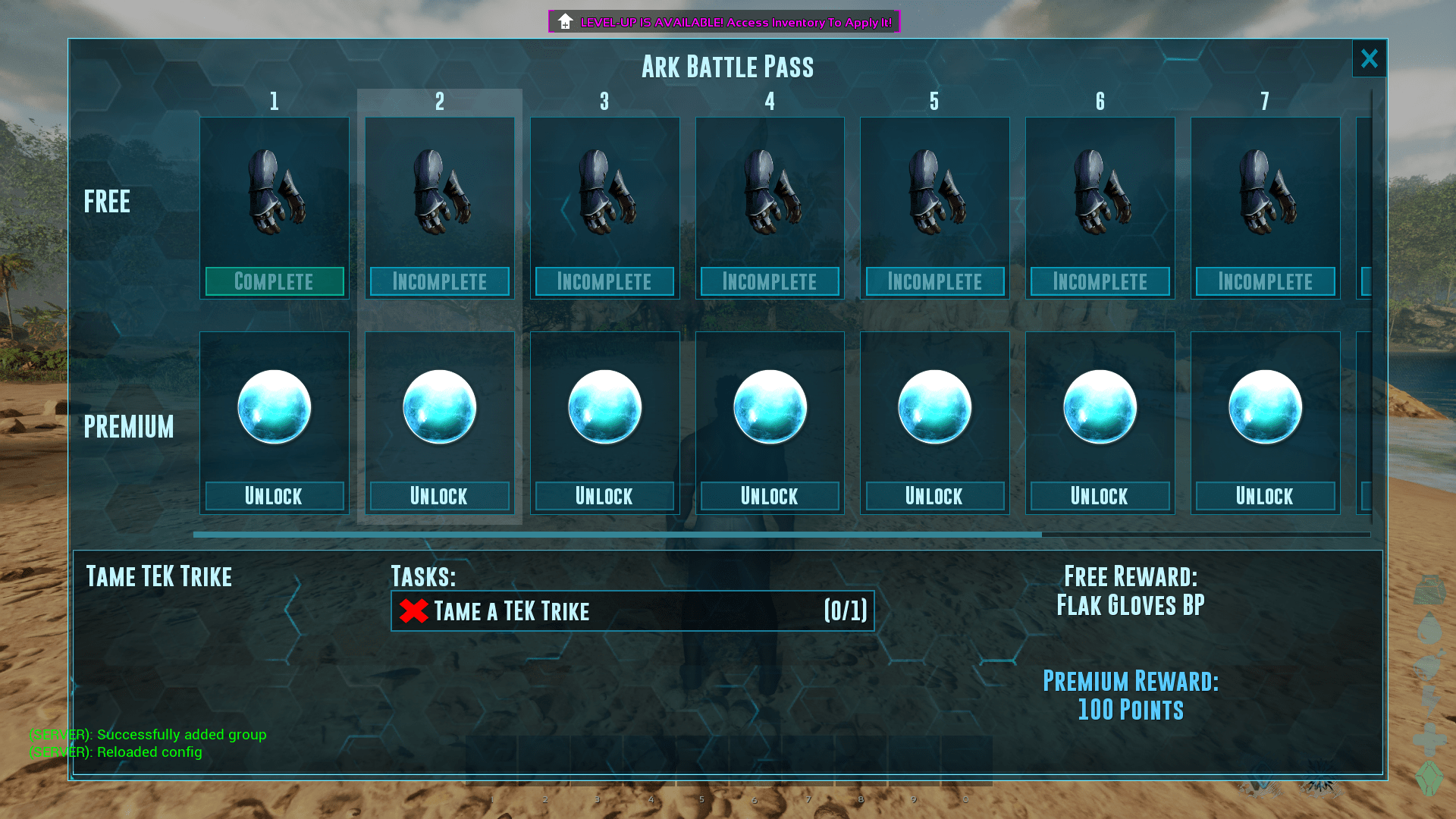The image size is (1456, 819).
Task: Click the tier 5 Incomplete button
Action: 934,281
